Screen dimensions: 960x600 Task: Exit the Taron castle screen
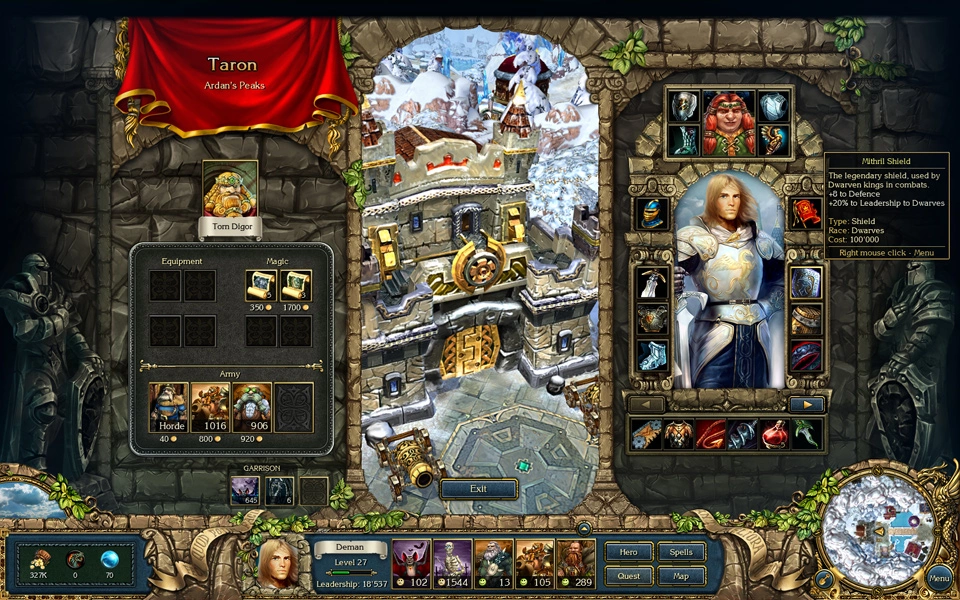[x=478, y=489]
